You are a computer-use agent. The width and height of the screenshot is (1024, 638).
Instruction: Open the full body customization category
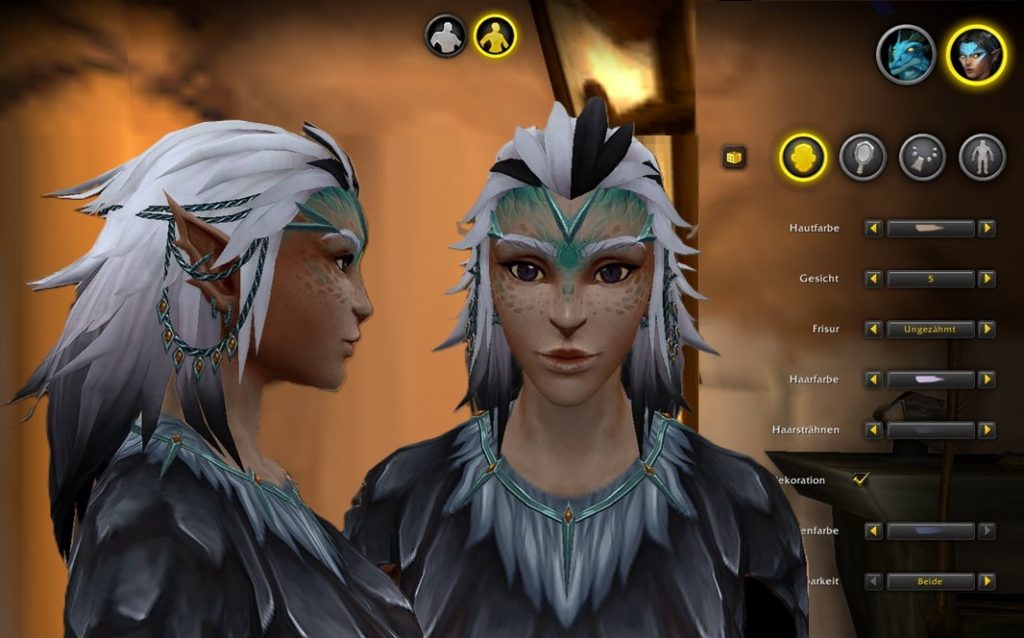pyautogui.click(x=982, y=157)
